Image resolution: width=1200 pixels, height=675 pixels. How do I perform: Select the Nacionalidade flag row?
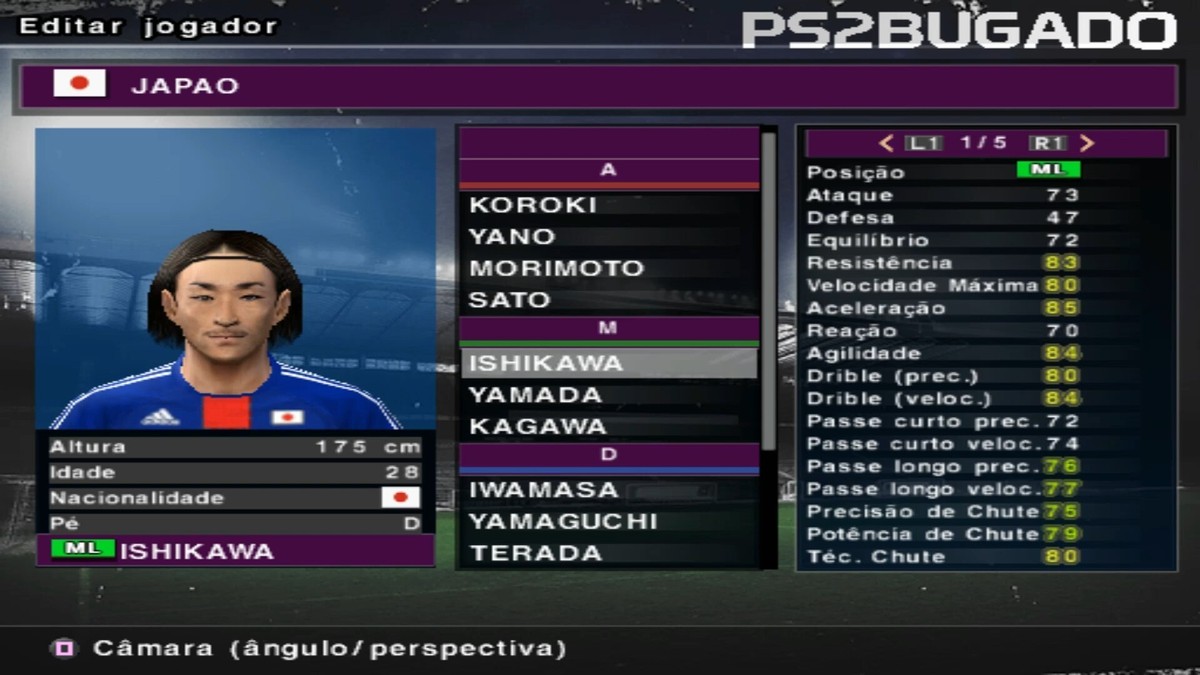click(235, 498)
